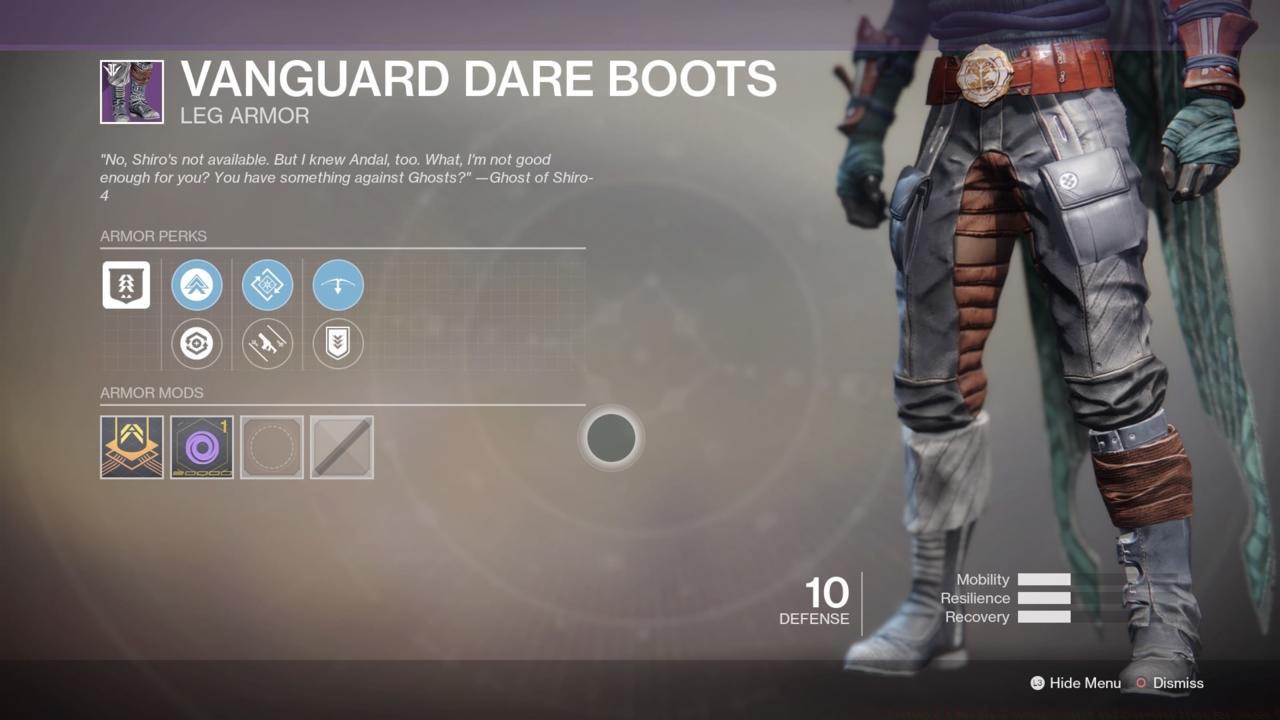Choose the Restorative perk below Mobility Enhancement
This screenshot has height=720, width=1280.
pos(197,343)
